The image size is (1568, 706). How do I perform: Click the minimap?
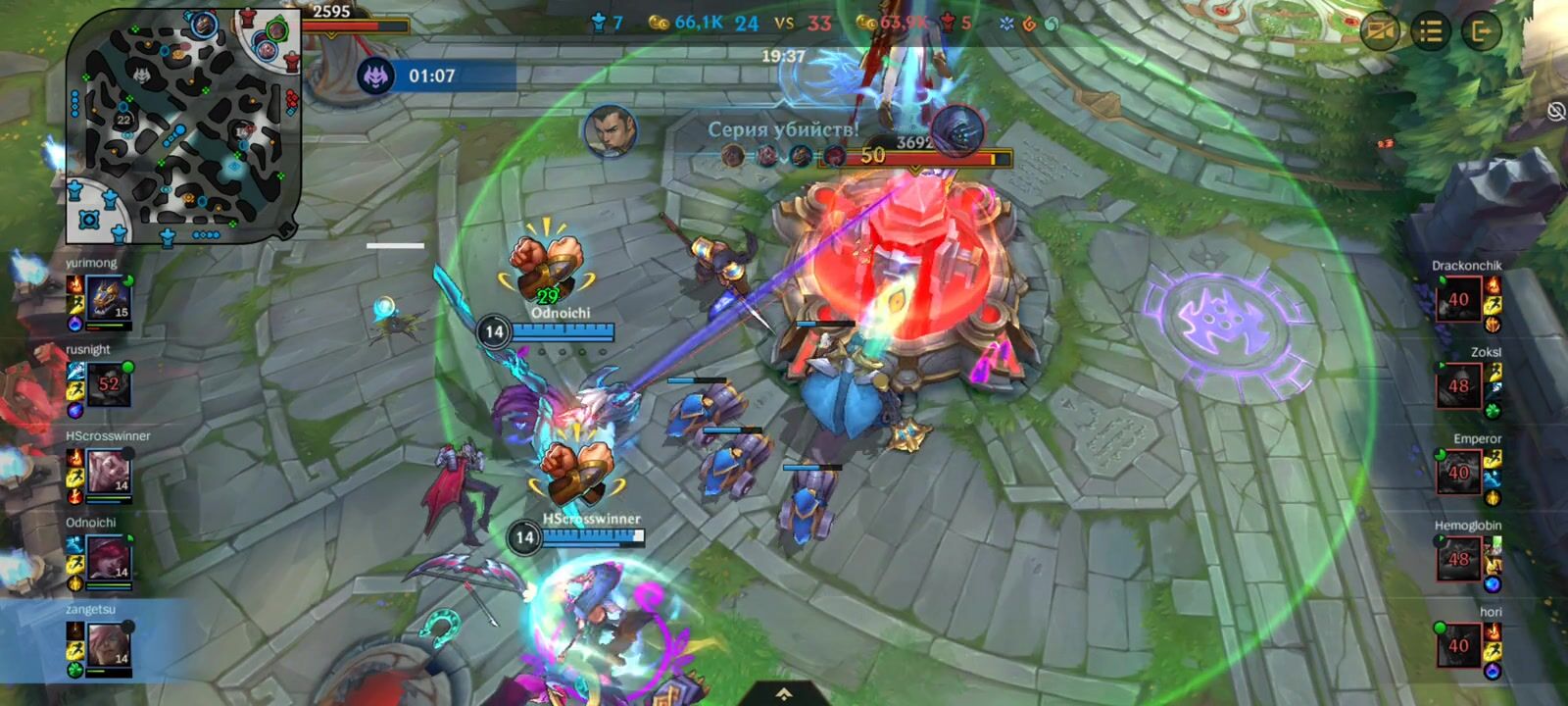click(182, 127)
